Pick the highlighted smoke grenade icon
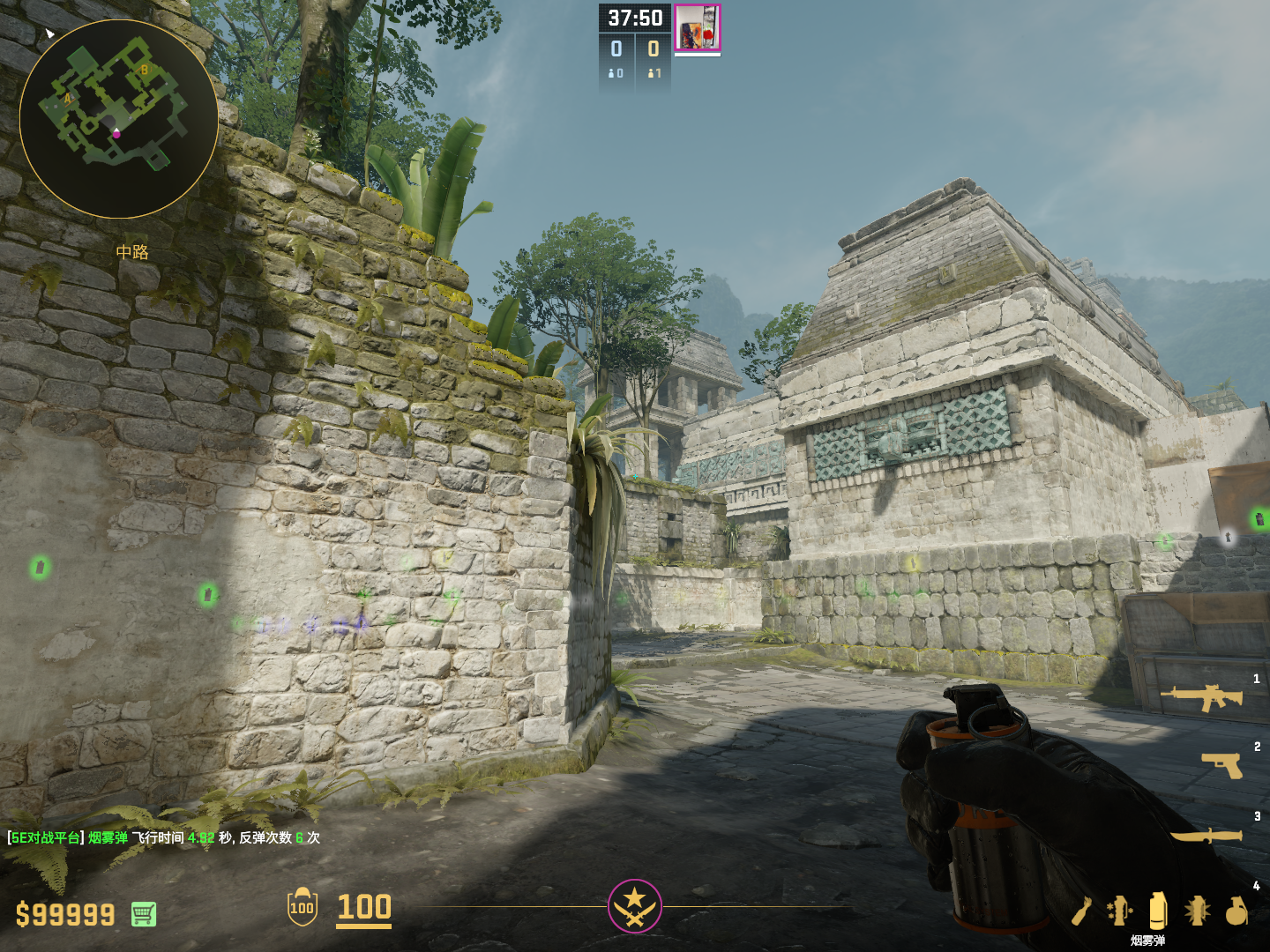This screenshot has height=952, width=1270. 1158,911
